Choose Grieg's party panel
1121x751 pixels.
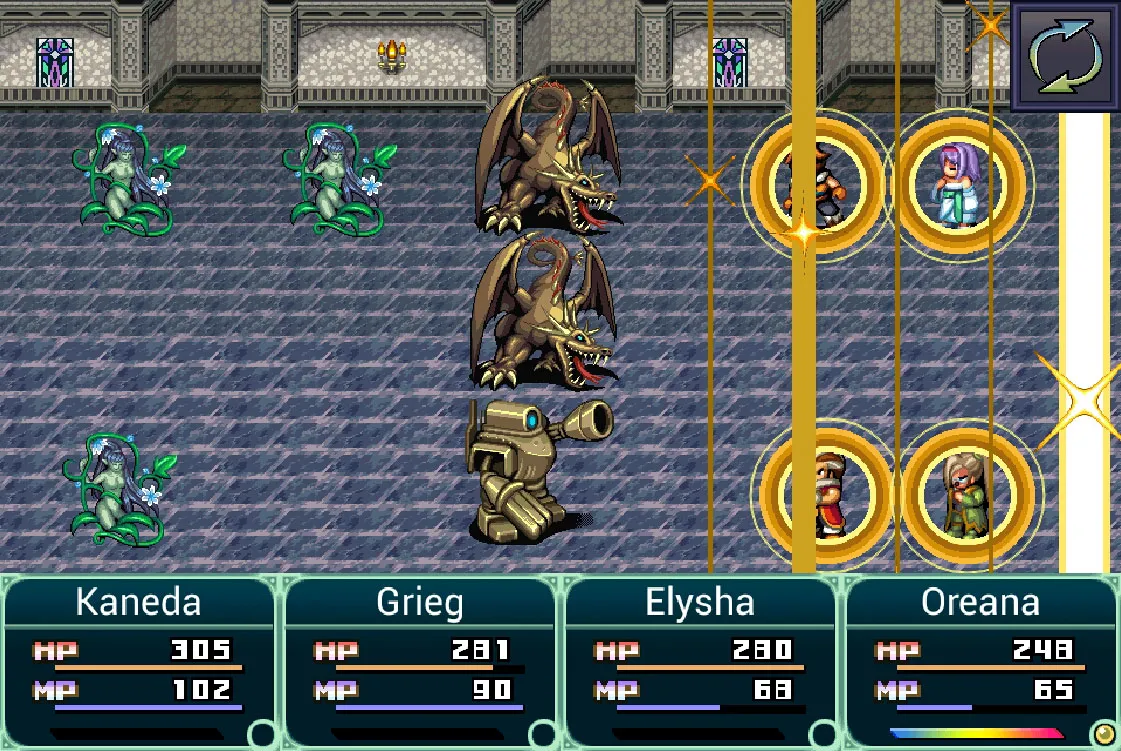pyautogui.click(x=420, y=661)
